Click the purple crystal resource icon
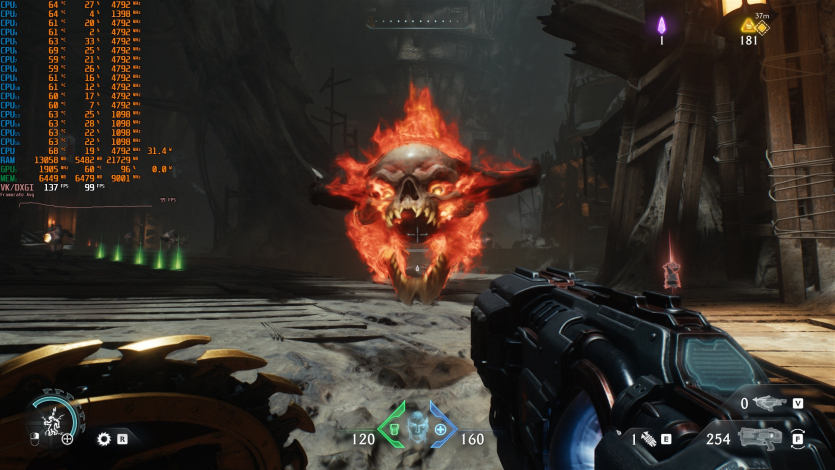Screen dimensions: 835x470 pyautogui.click(x=661, y=25)
